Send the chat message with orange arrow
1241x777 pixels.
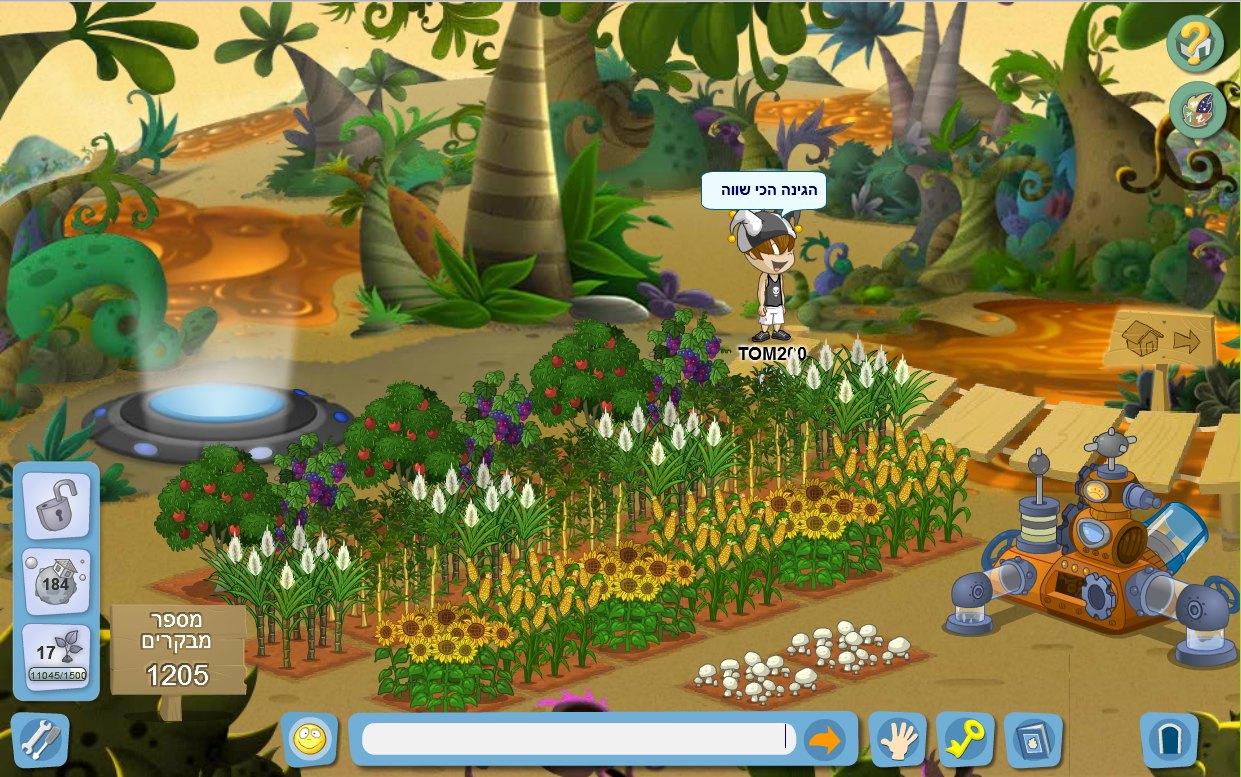pos(825,740)
